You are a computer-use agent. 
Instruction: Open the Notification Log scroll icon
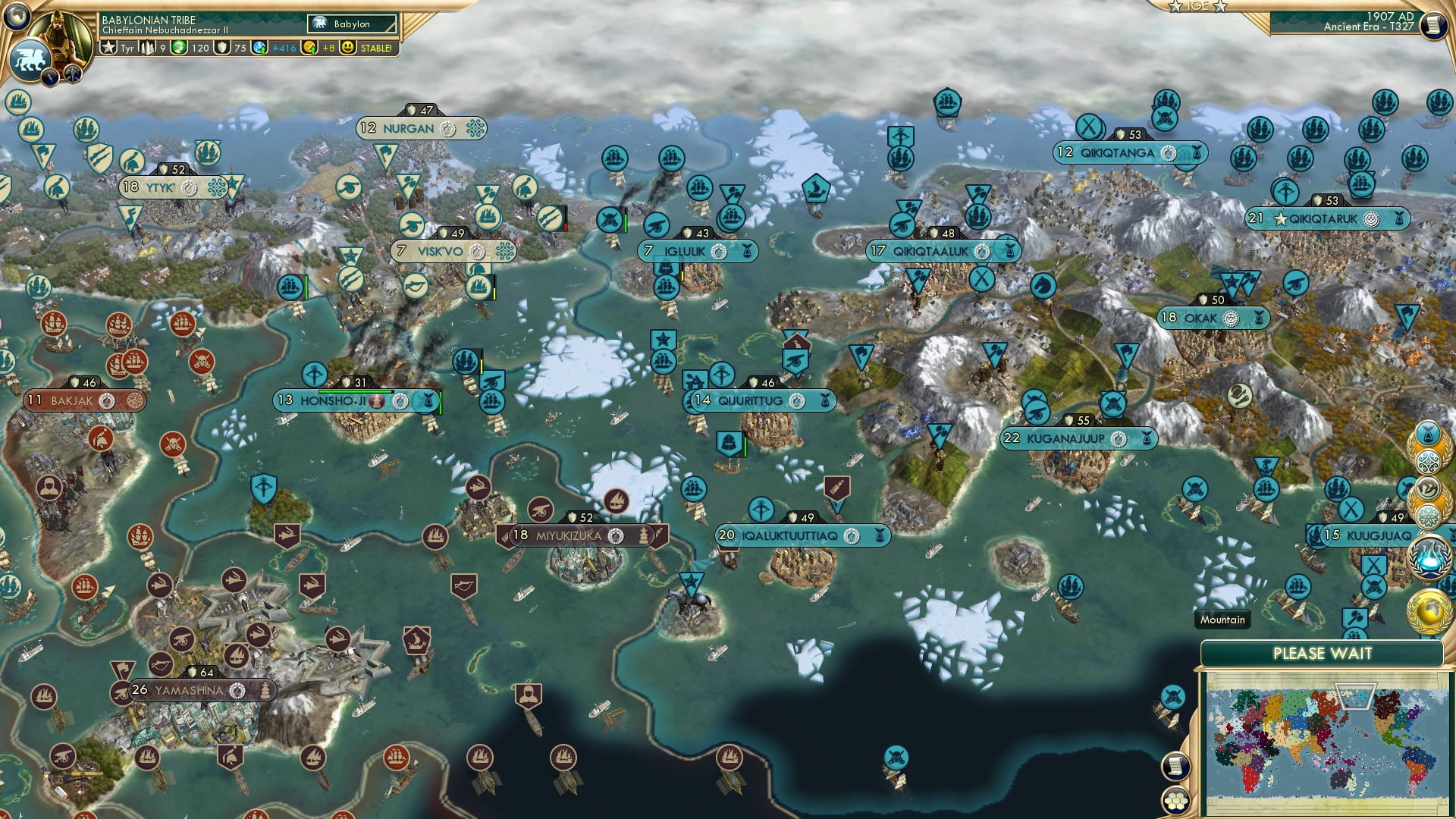pos(1176,766)
